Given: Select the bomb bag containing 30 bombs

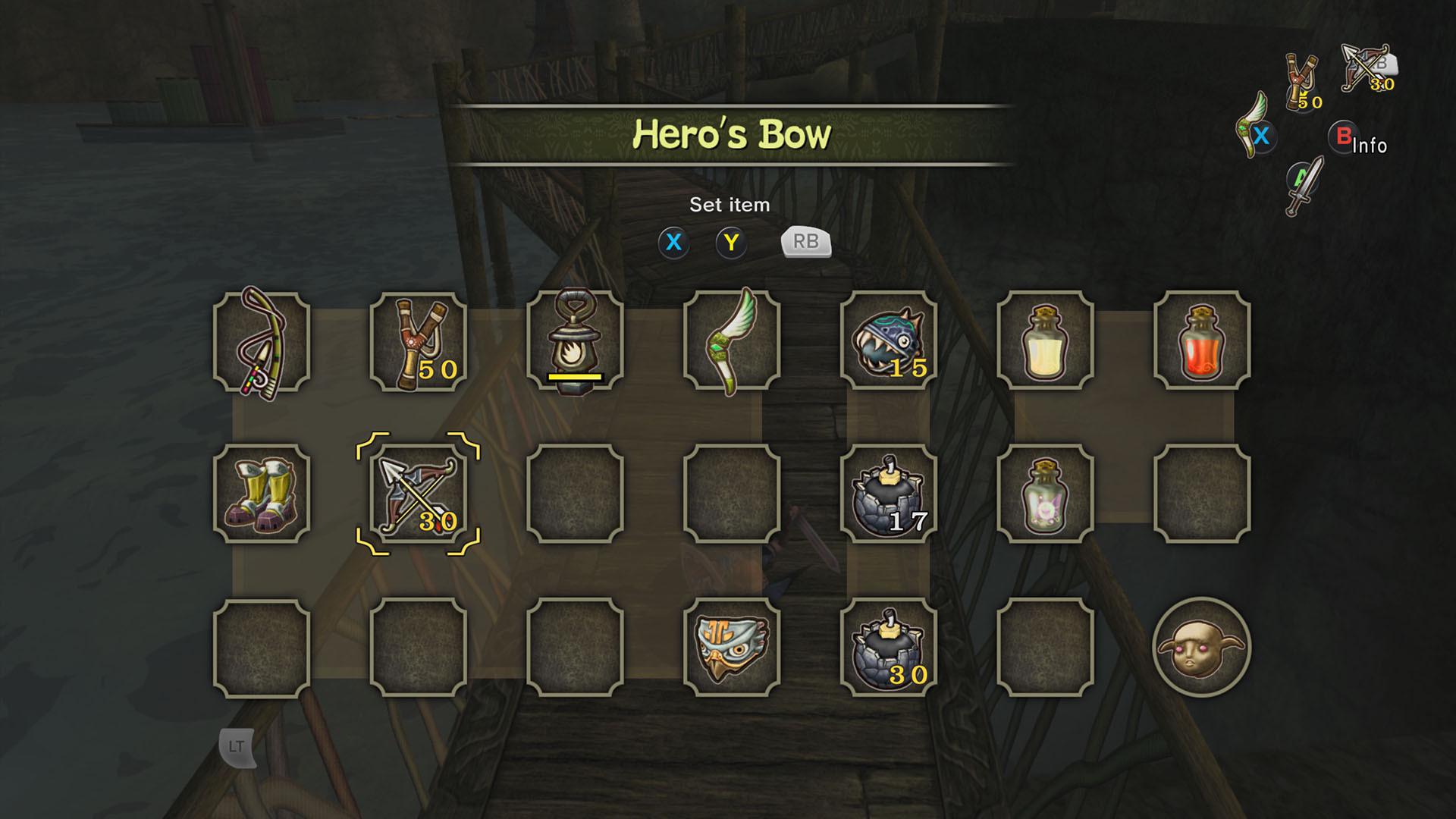Looking at the screenshot, I should [889, 648].
